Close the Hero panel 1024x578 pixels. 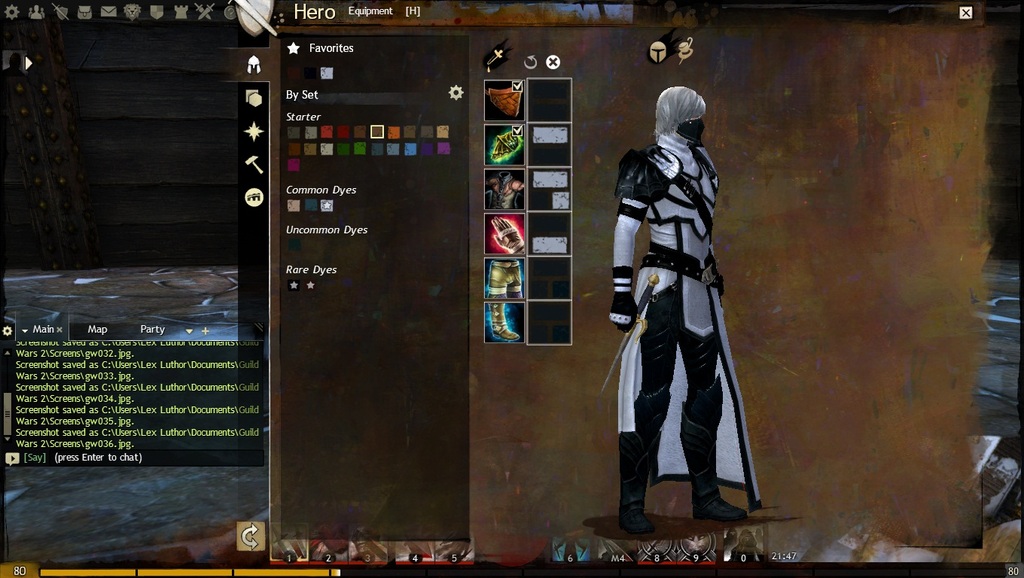[x=966, y=13]
